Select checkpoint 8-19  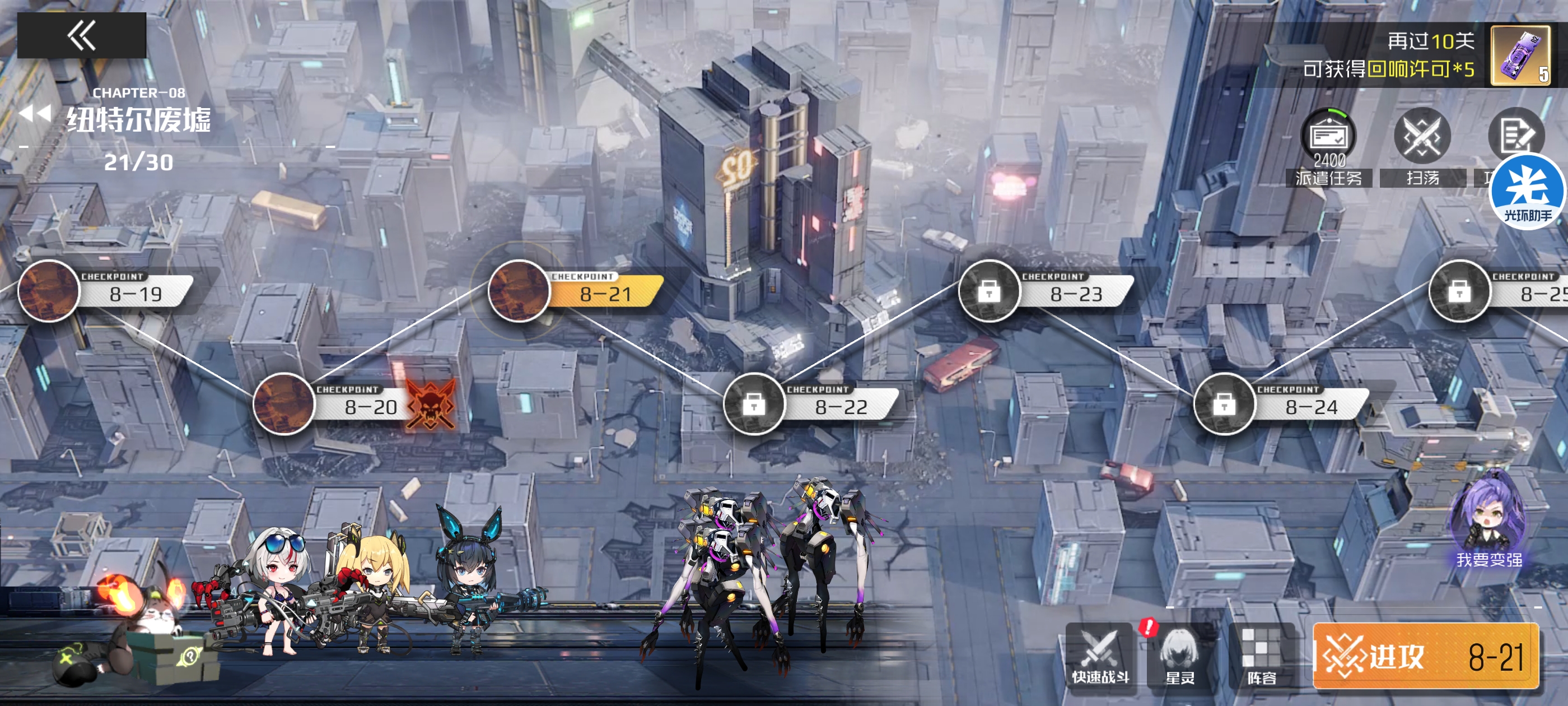tap(50, 291)
